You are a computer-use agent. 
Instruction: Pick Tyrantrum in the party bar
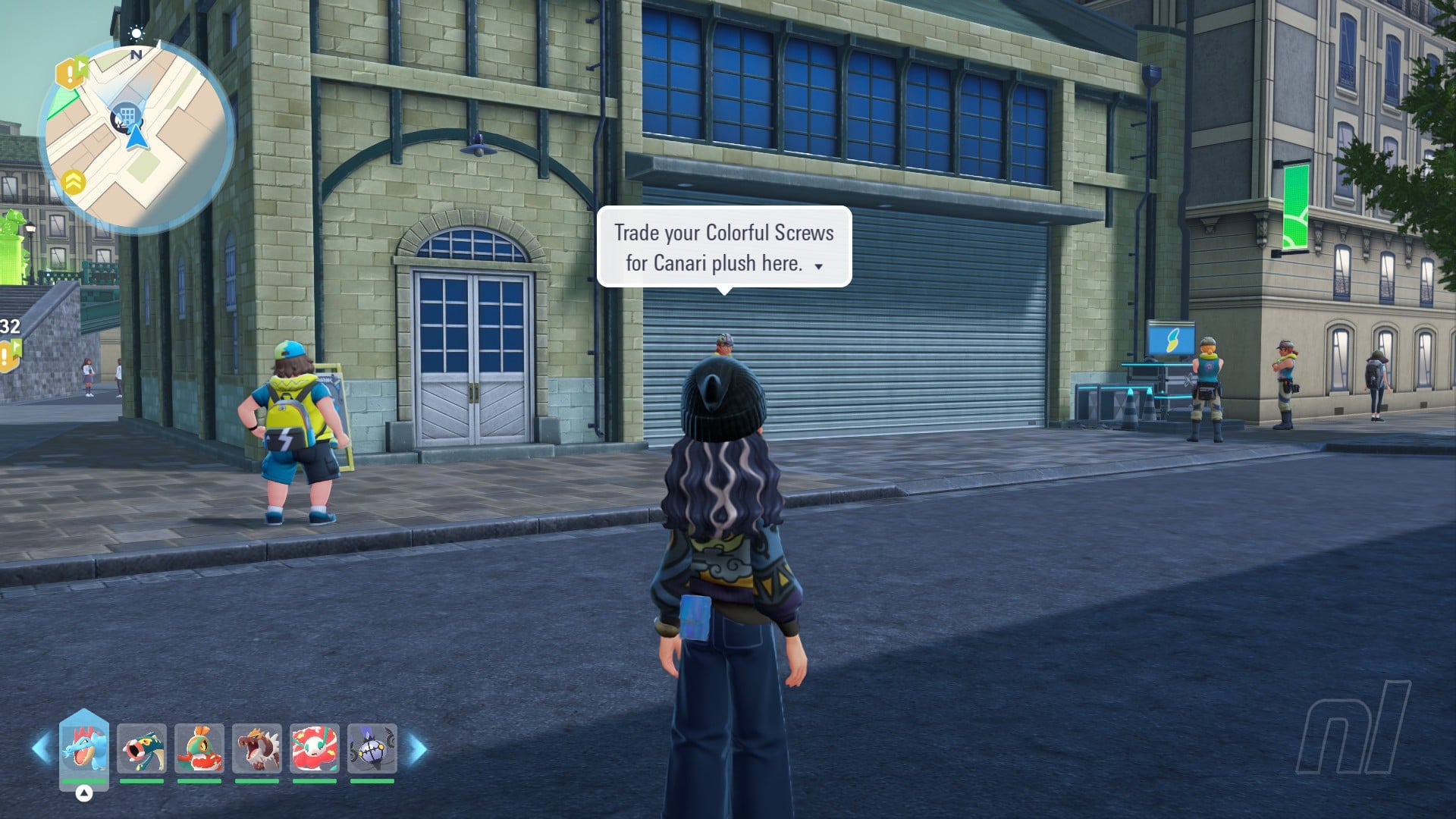(x=257, y=748)
